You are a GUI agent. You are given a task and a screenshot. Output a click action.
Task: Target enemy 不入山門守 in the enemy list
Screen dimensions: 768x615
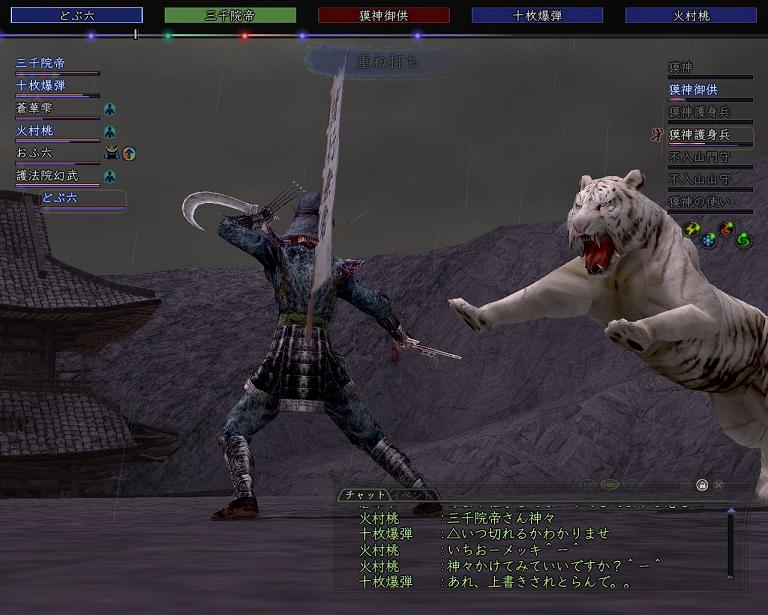701,157
